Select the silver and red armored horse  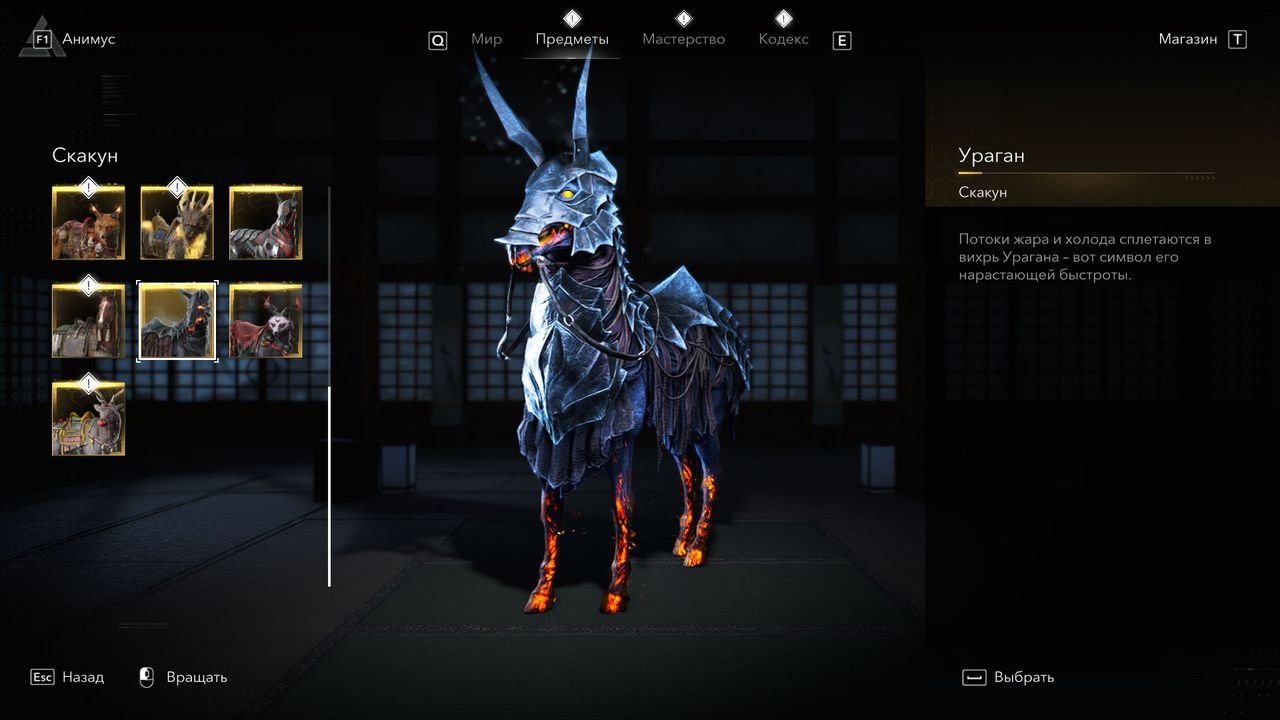point(265,222)
